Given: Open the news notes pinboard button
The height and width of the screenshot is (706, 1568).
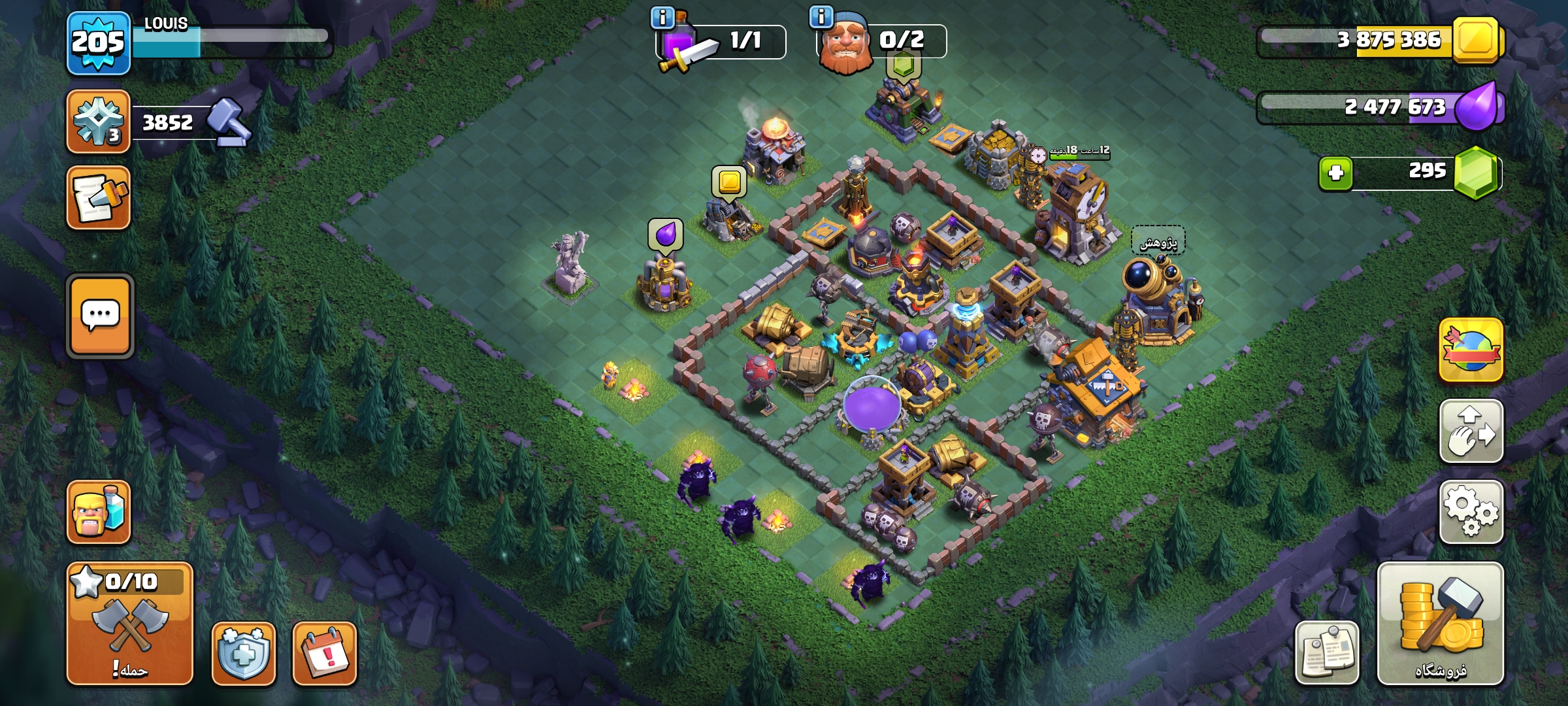Looking at the screenshot, I should 1327,653.
